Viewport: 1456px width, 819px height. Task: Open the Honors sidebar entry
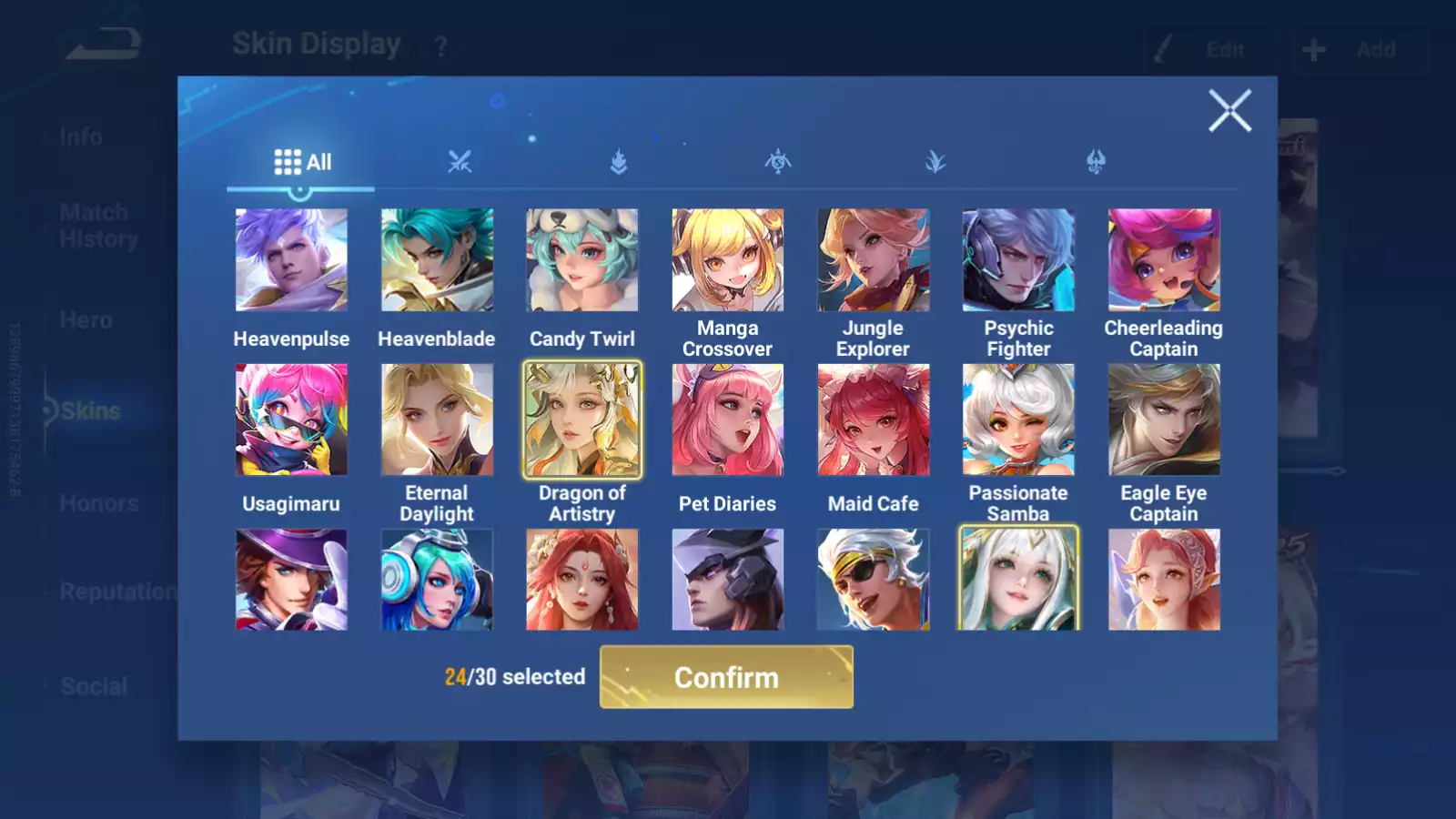point(98,503)
